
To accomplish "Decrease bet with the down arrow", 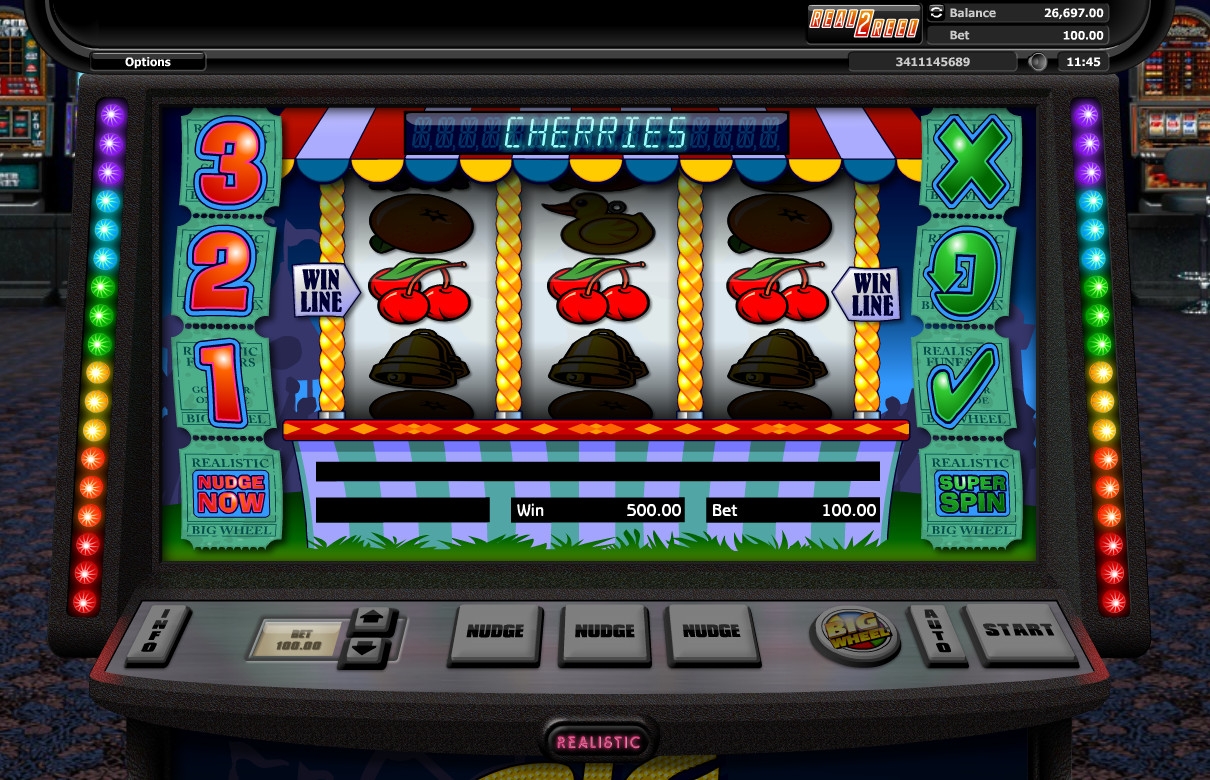I will [369, 650].
